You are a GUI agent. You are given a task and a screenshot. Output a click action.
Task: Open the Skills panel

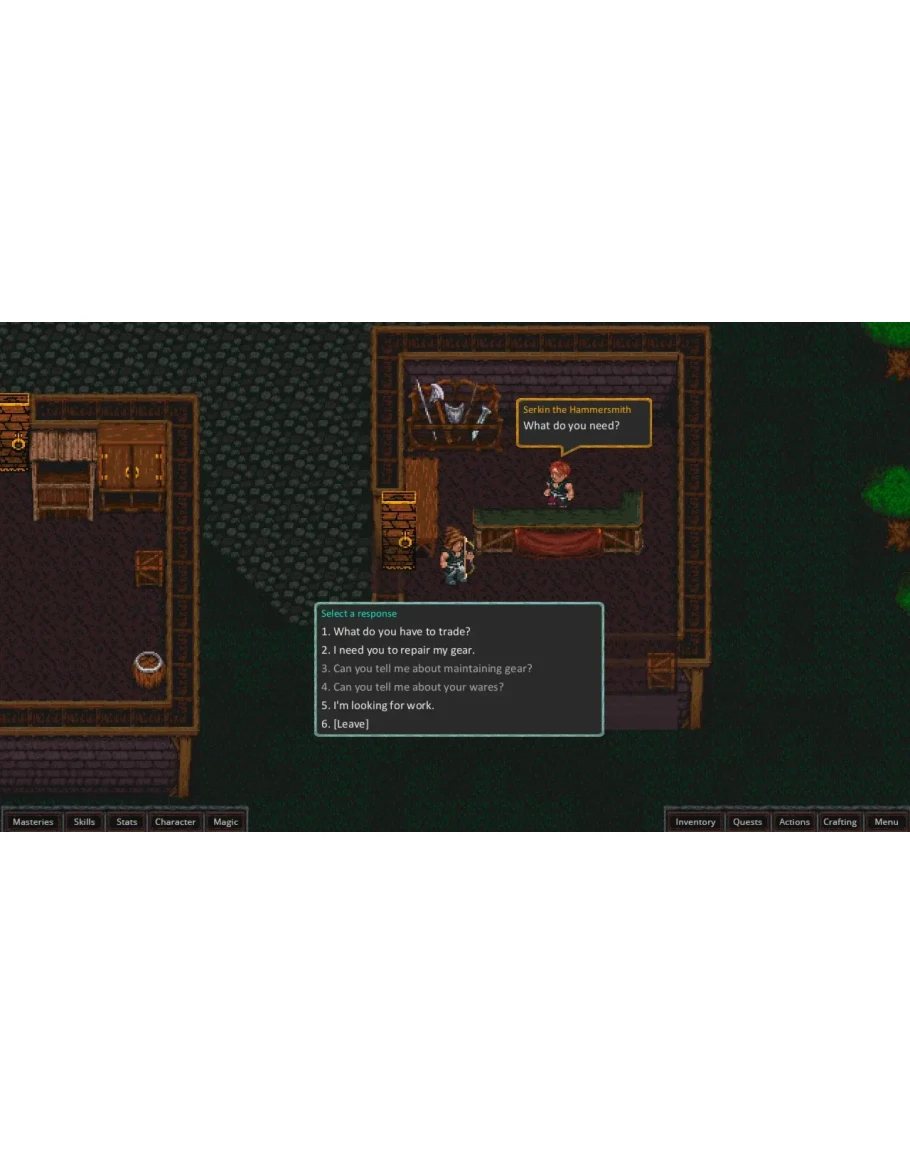(85, 822)
